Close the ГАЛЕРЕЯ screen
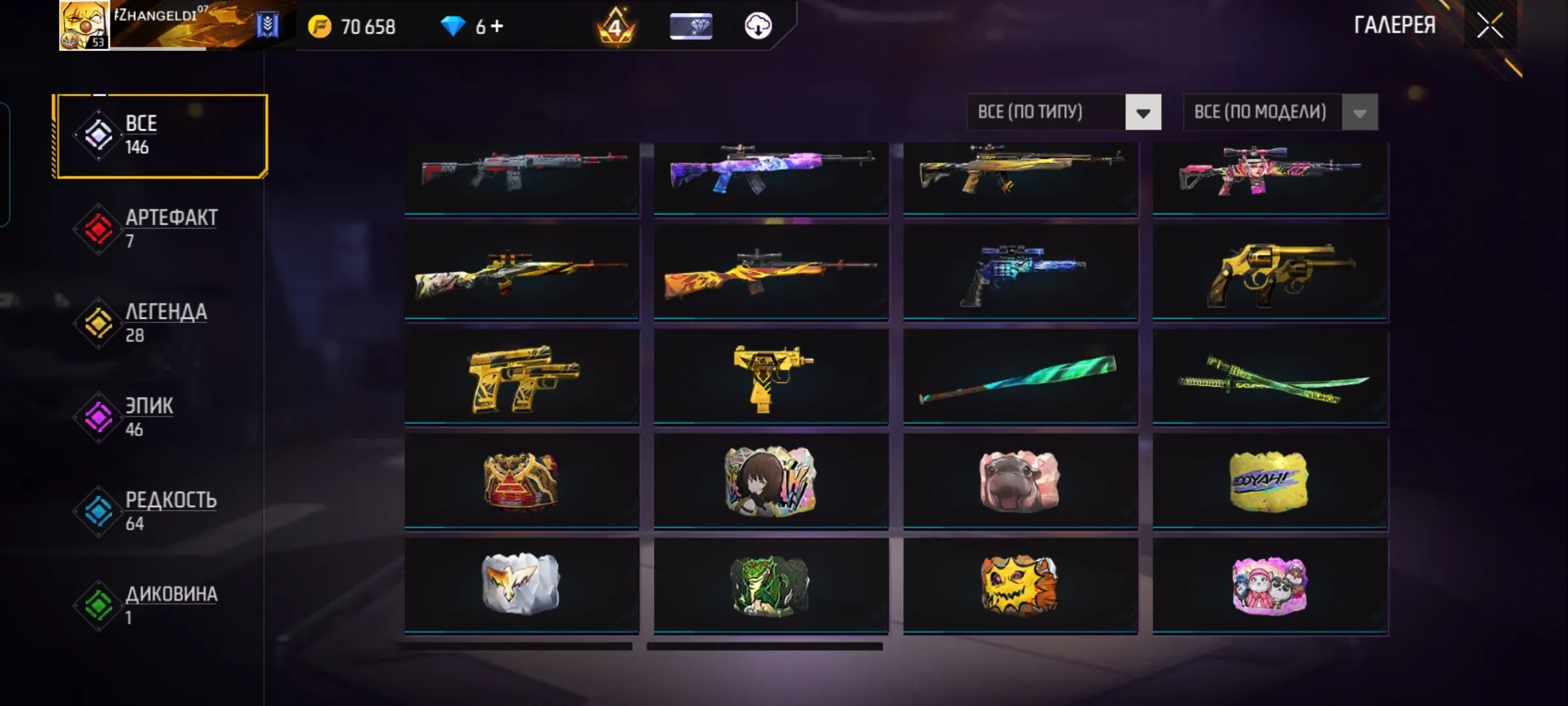Image resolution: width=1568 pixels, height=706 pixels. tap(1490, 27)
